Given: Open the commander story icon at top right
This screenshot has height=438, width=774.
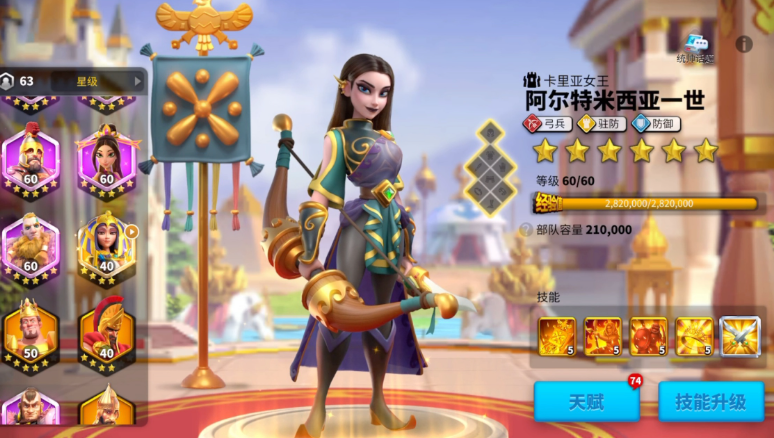Looking at the screenshot, I should point(698,47).
